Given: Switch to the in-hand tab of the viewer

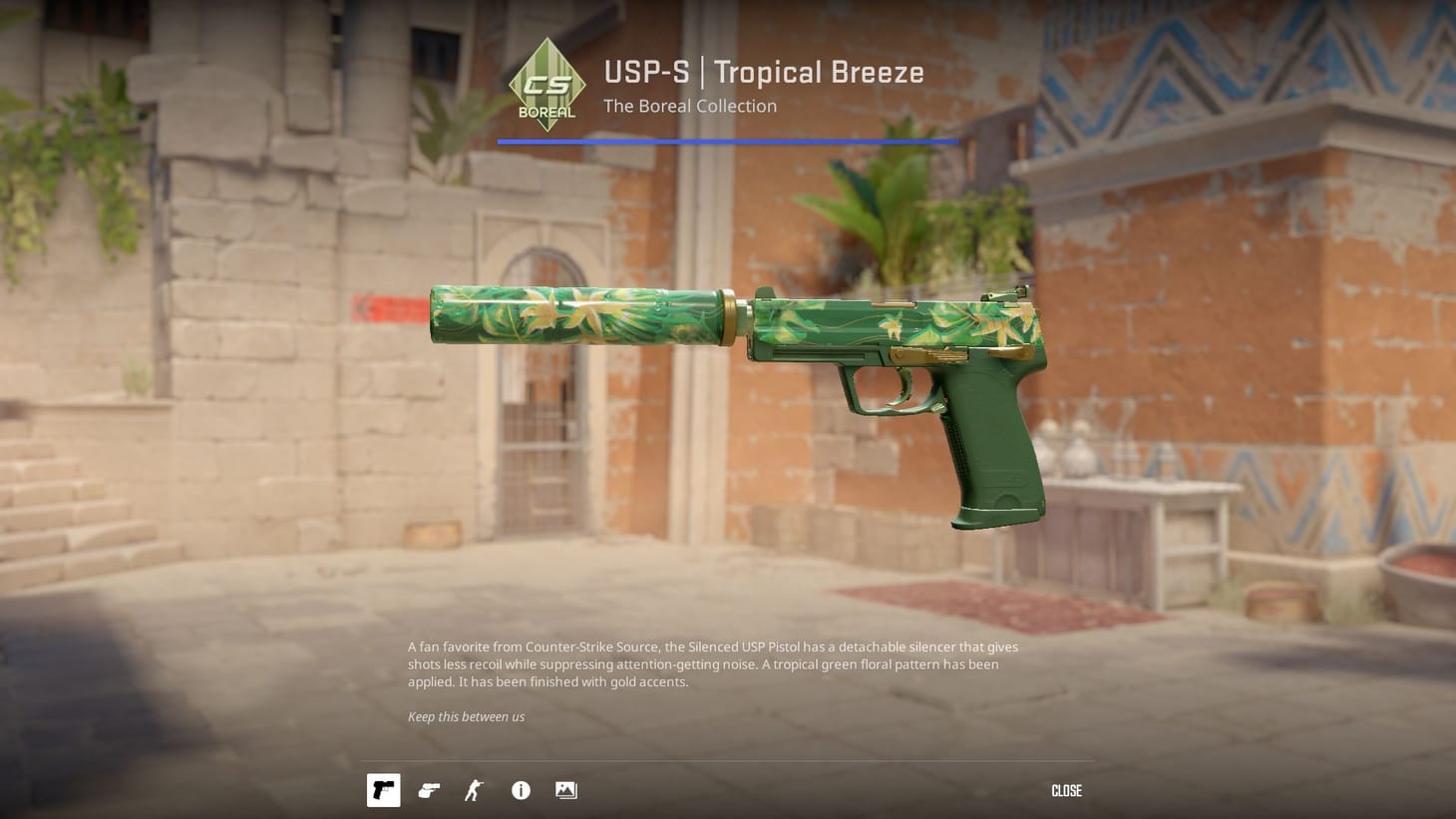Looking at the screenshot, I should (429, 790).
